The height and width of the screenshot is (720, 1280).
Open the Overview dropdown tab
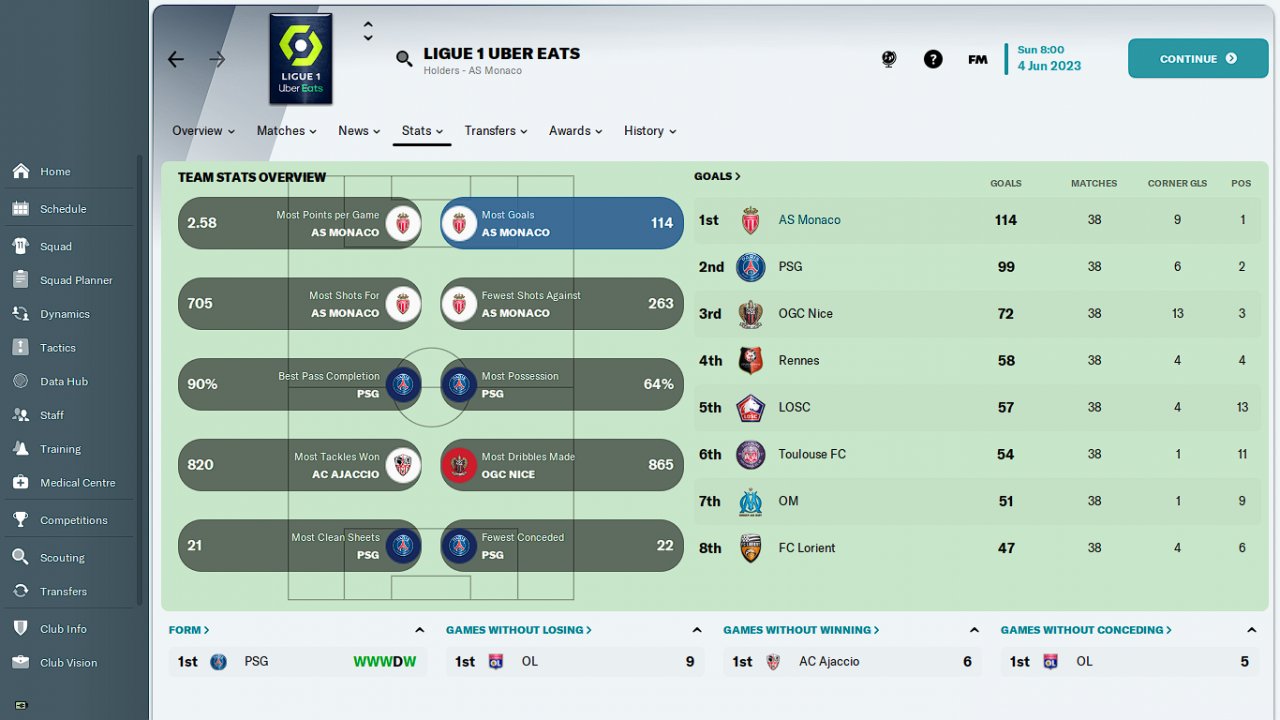203,131
